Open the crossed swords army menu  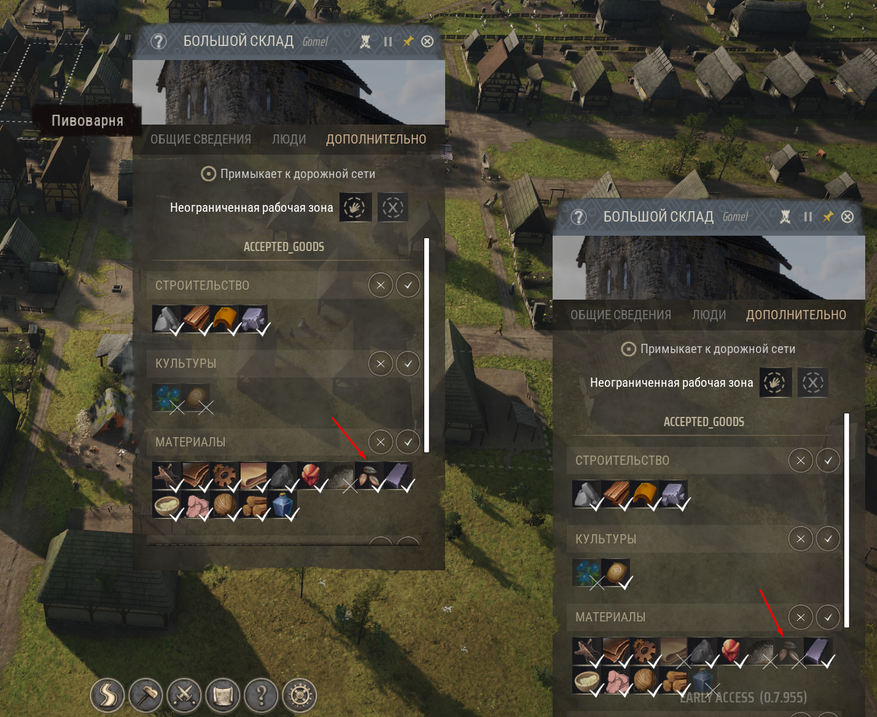pyautogui.click(x=185, y=694)
